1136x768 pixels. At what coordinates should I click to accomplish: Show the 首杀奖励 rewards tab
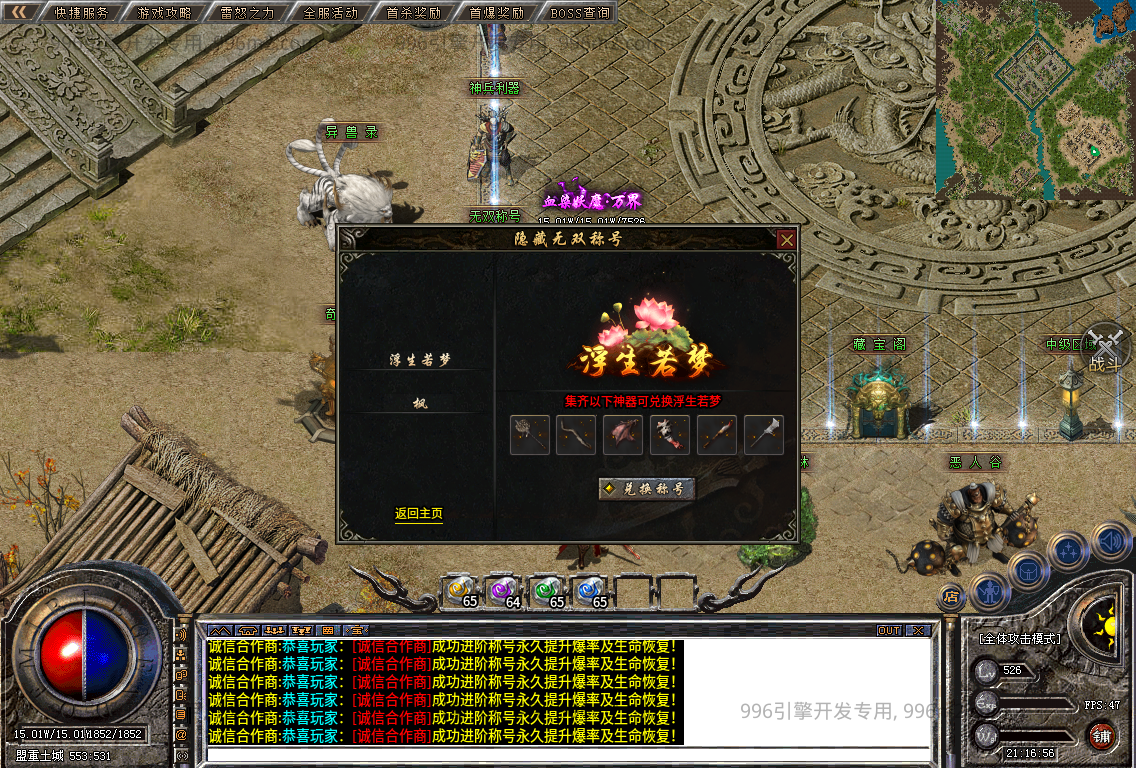tap(413, 13)
